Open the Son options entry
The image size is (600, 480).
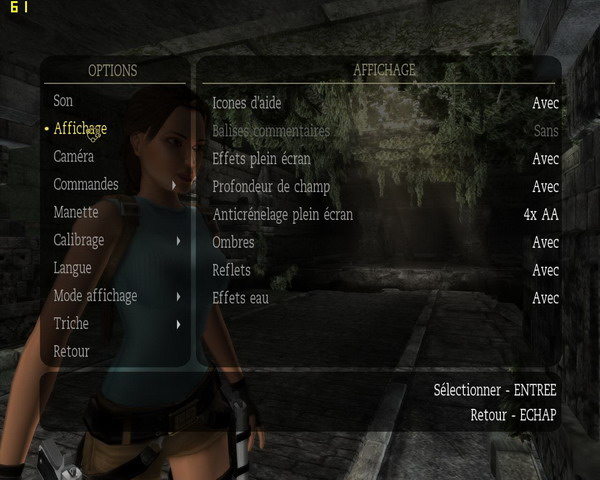pyautogui.click(x=63, y=101)
